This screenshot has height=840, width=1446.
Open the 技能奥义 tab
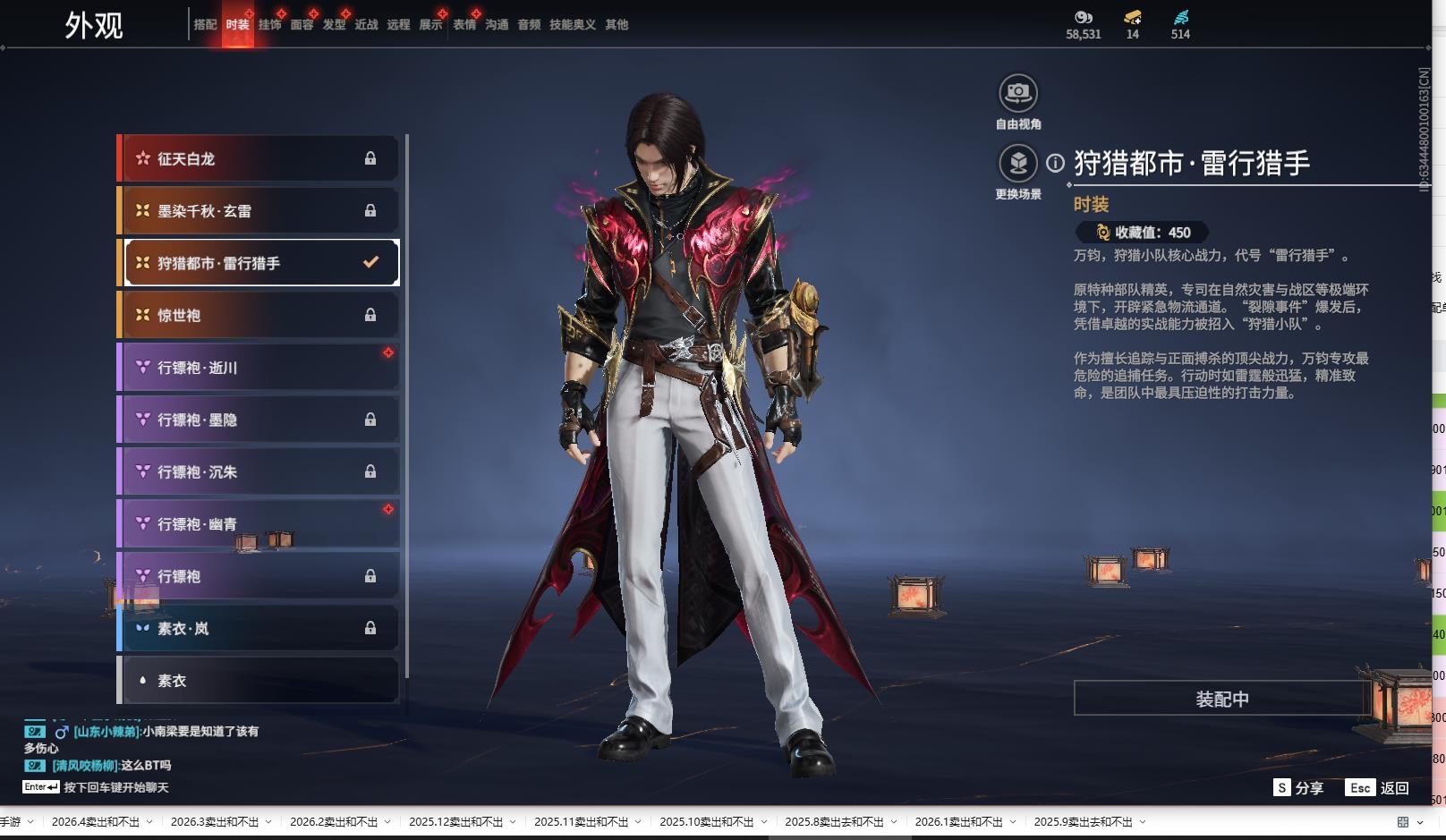(x=572, y=25)
